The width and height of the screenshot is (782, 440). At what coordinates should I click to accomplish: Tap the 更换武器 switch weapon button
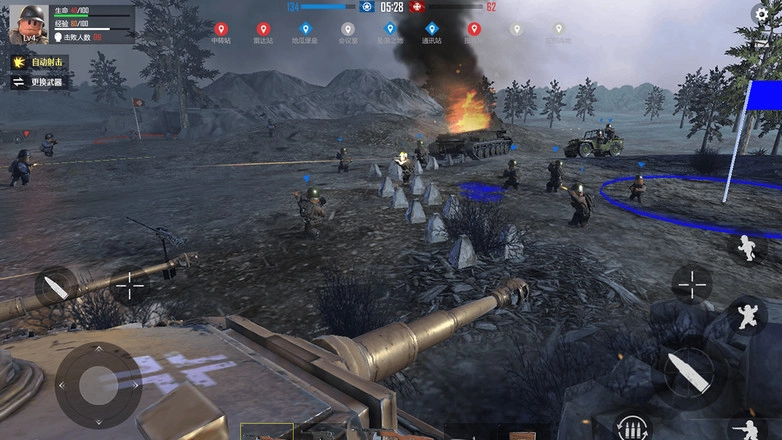pyautogui.click(x=39, y=82)
